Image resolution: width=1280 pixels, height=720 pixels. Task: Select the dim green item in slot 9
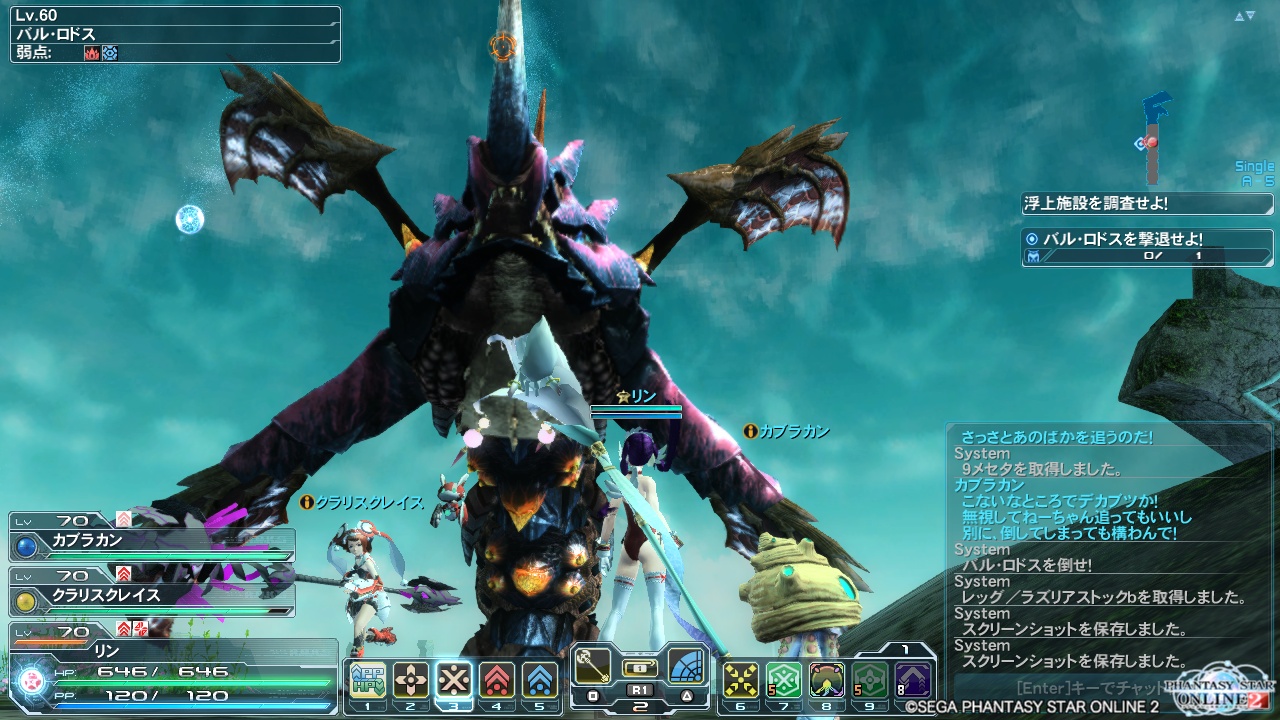tap(870, 681)
